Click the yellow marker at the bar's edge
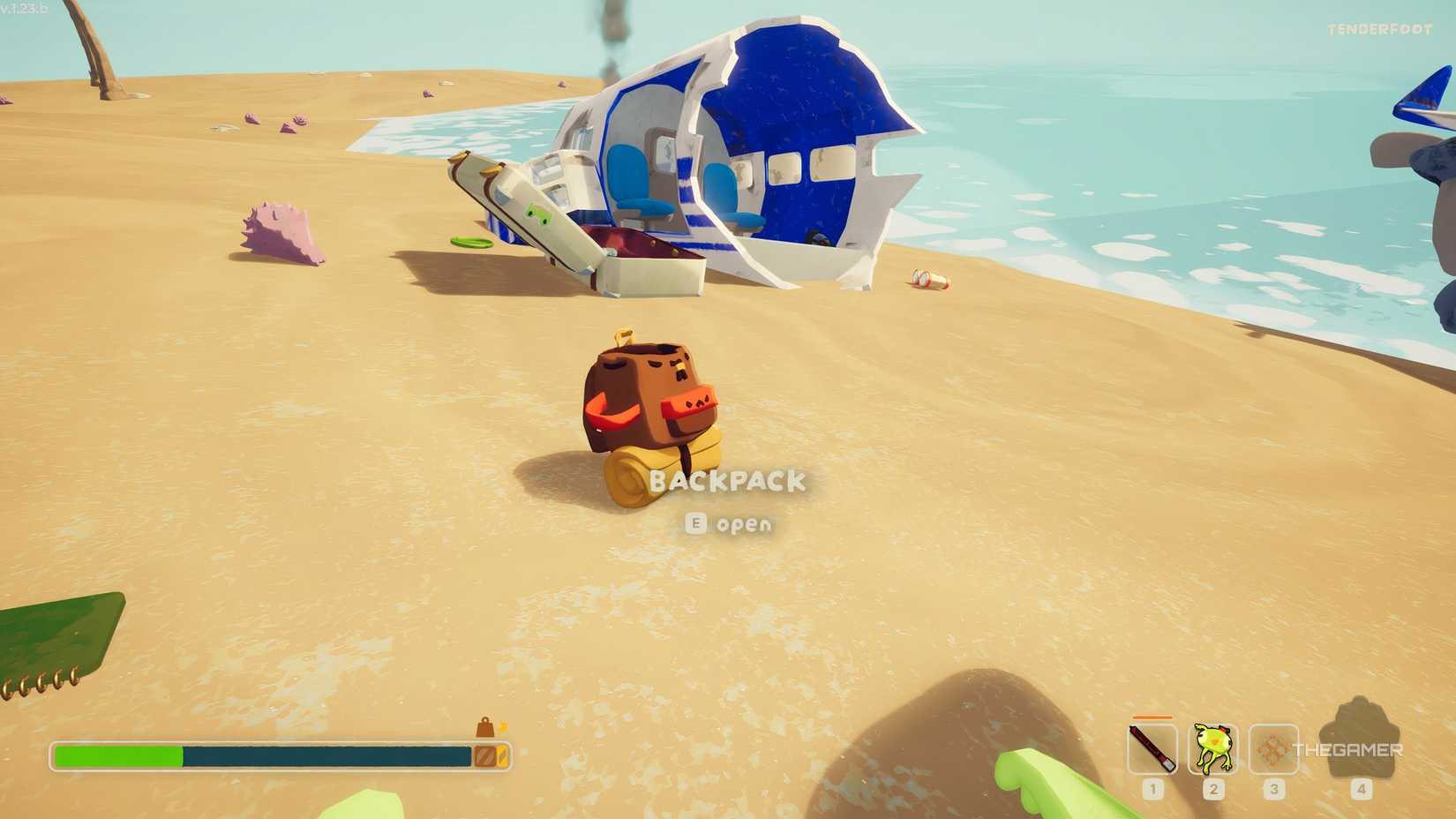 [x=502, y=756]
